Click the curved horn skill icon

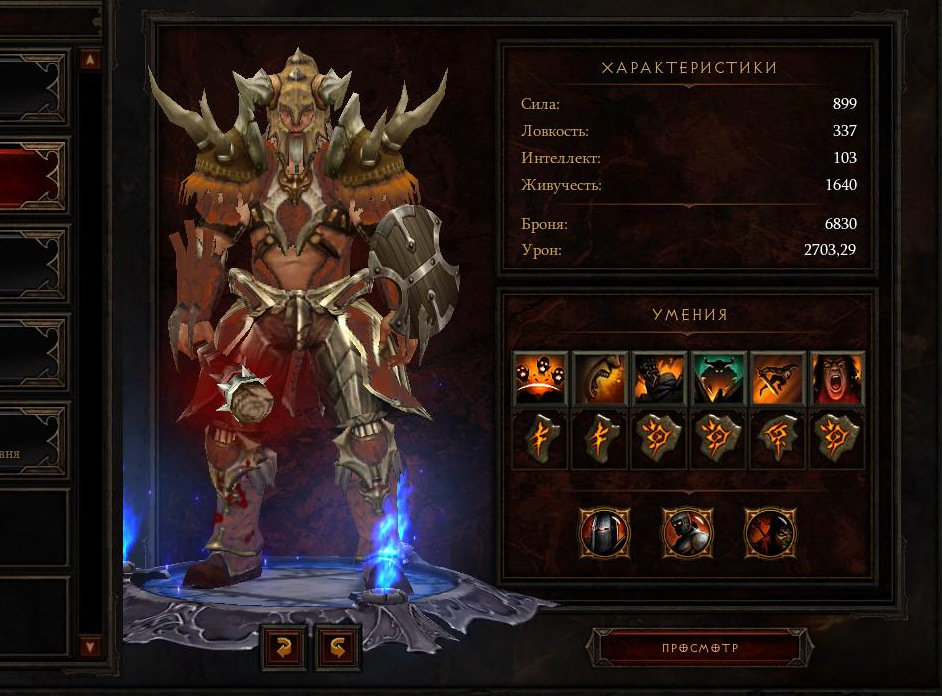(599, 378)
